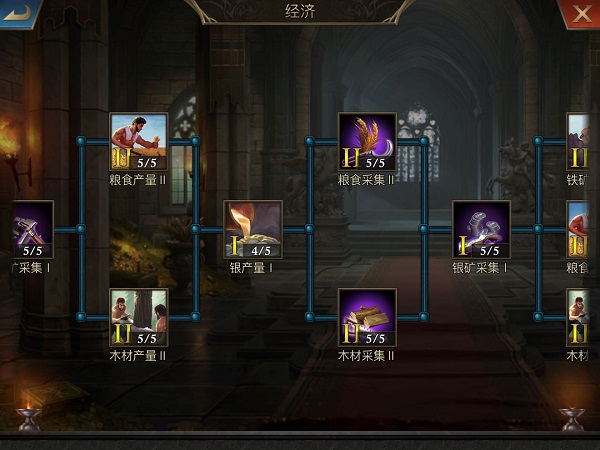Go back with the blue arrow button
Screen dimensions: 600x450
18,13
